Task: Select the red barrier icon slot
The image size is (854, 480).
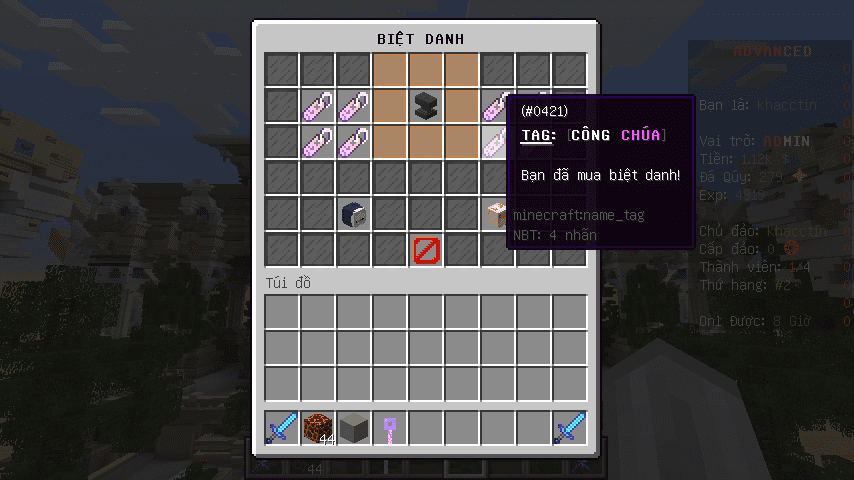Action: pos(427,249)
